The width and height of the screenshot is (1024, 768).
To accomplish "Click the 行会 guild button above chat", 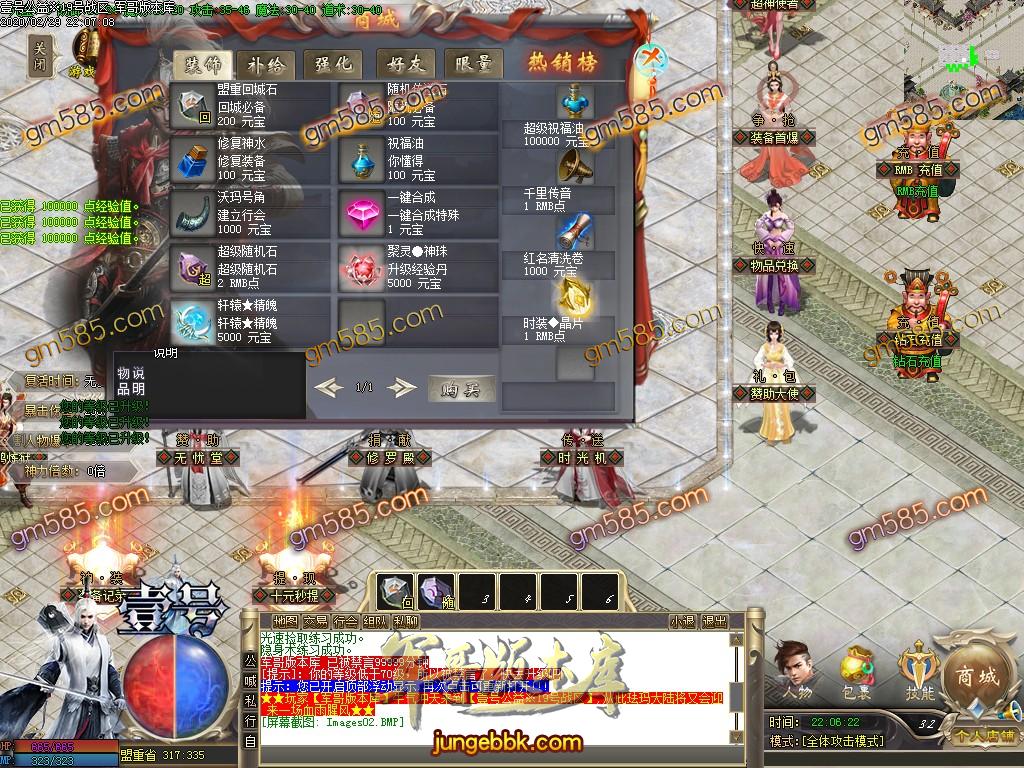I will (x=344, y=621).
